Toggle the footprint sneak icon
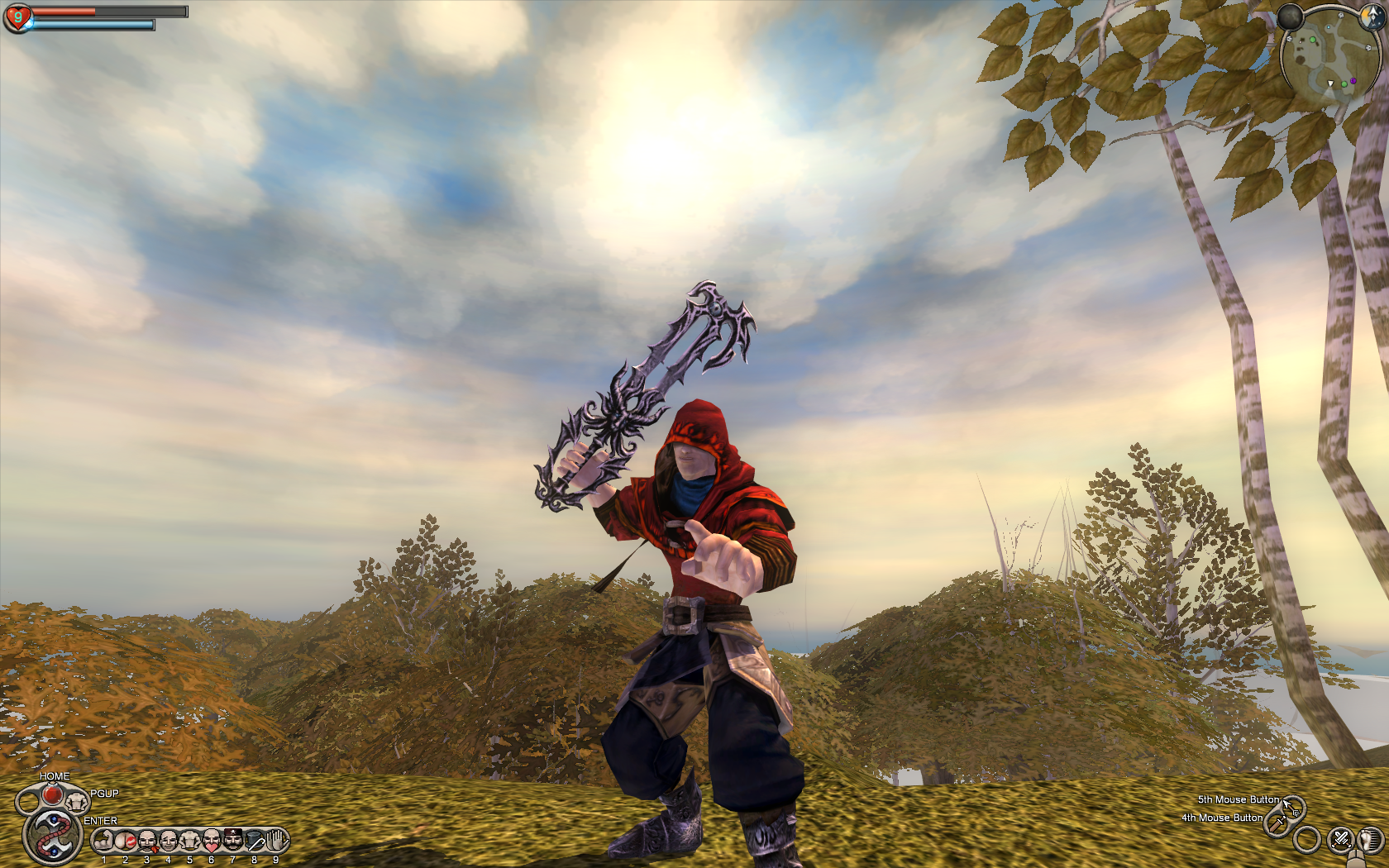Screen dimensions: 1389x868 1372,840
